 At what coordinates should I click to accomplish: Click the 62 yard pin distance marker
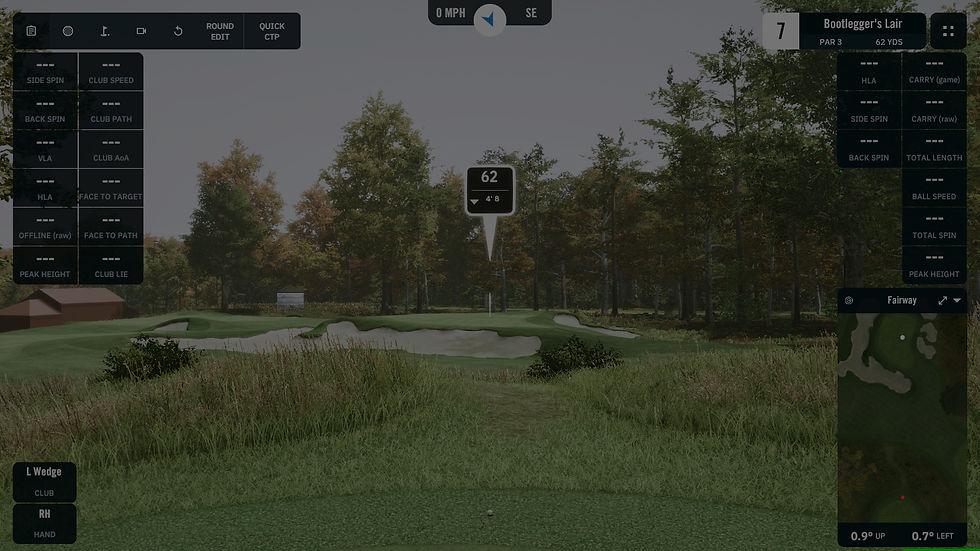pos(489,187)
